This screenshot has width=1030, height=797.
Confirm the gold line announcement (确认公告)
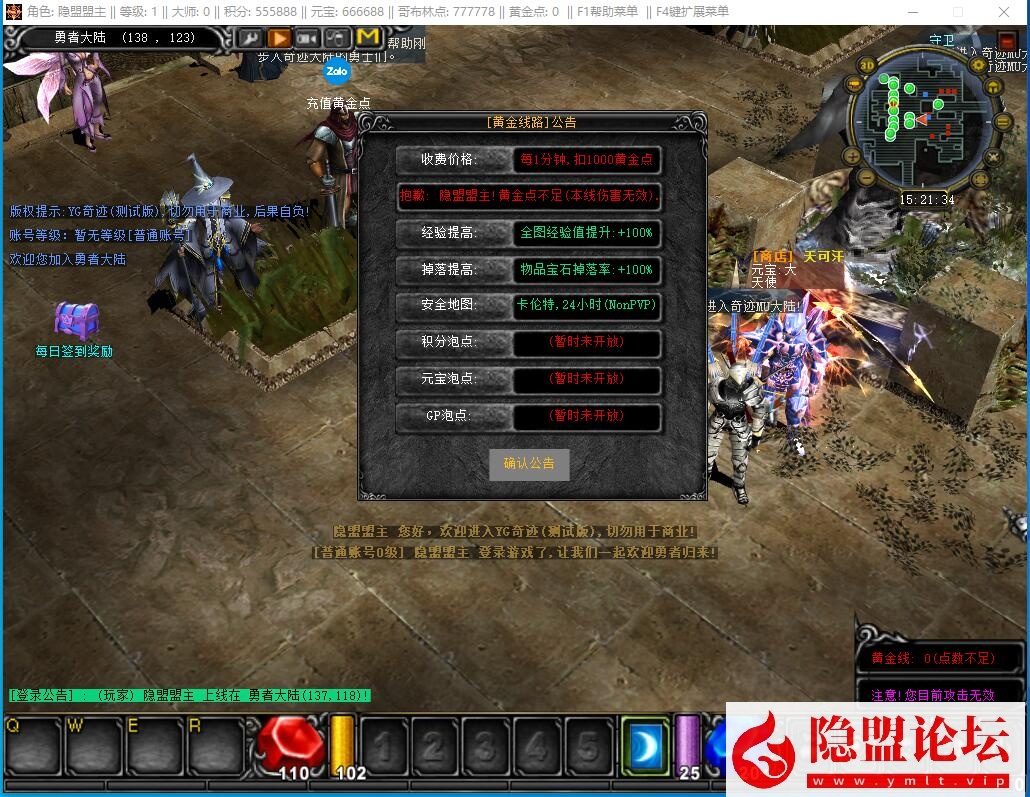(x=529, y=464)
